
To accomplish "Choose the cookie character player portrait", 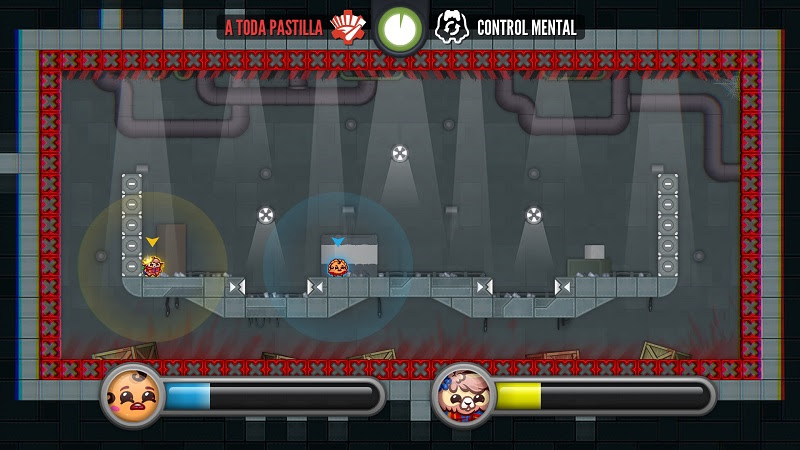I will (131, 394).
